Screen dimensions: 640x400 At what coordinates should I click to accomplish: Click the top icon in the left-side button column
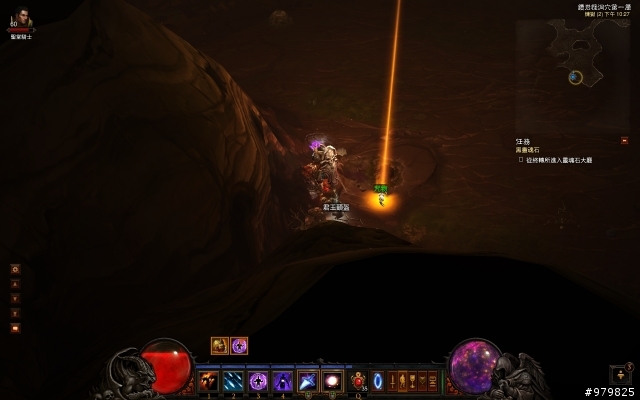(x=15, y=269)
